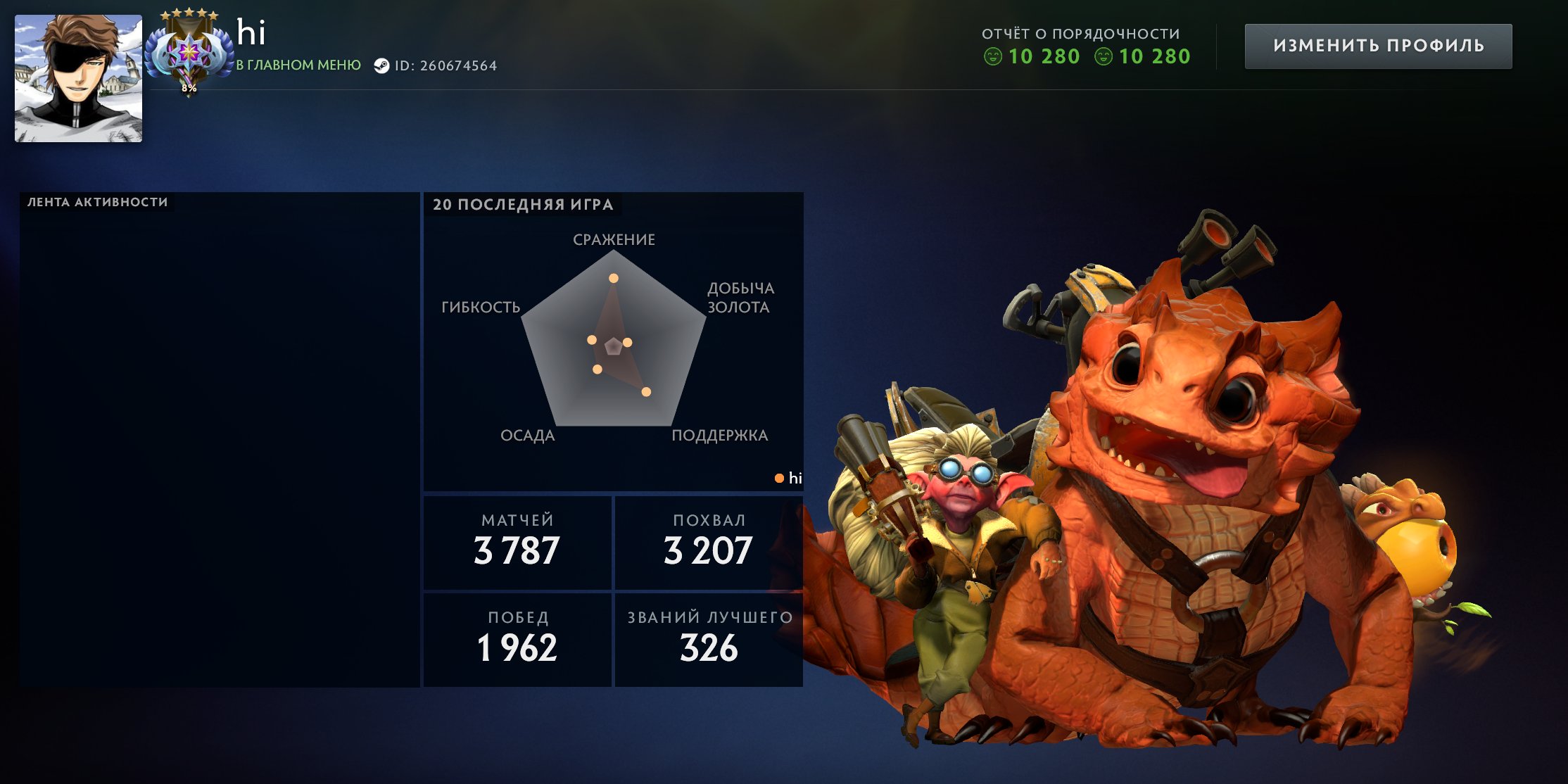This screenshot has width=1568, height=784.
Task: Open the Лента активности feed panel
Action: [219, 440]
